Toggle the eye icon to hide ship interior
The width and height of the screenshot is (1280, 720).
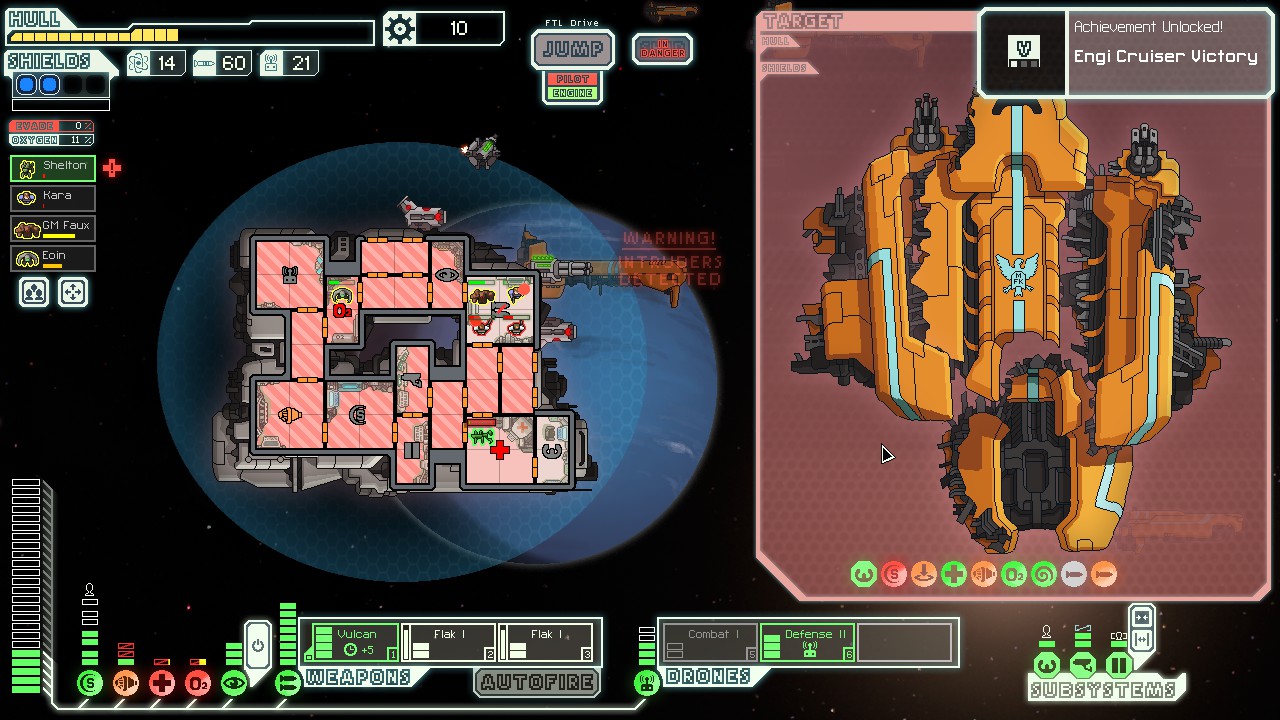point(233,682)
